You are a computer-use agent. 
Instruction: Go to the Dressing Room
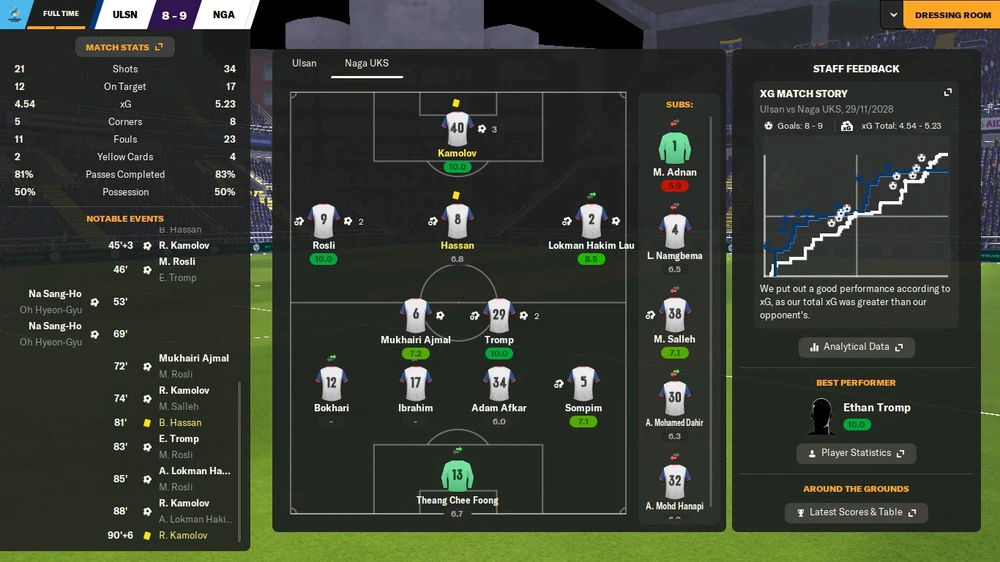point(952,15)
